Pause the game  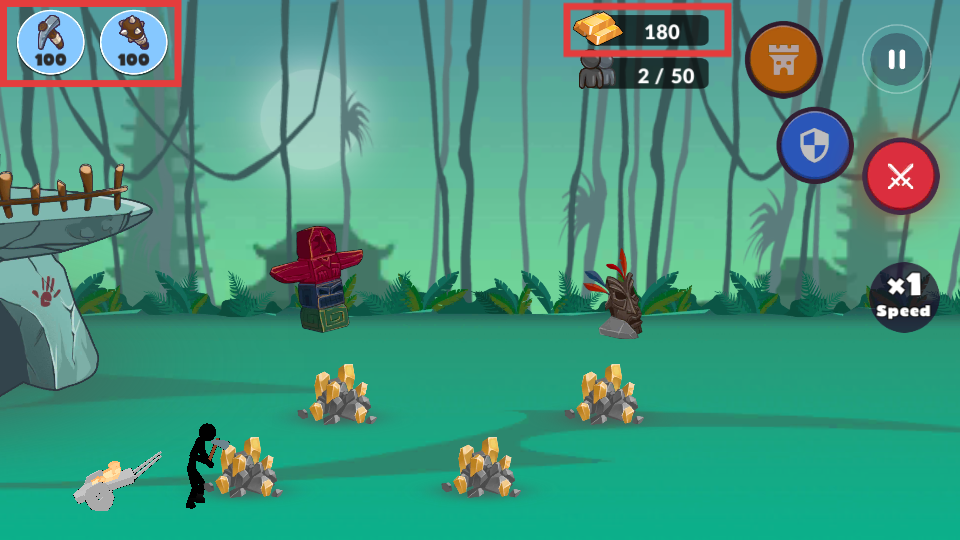click(896, 59)
